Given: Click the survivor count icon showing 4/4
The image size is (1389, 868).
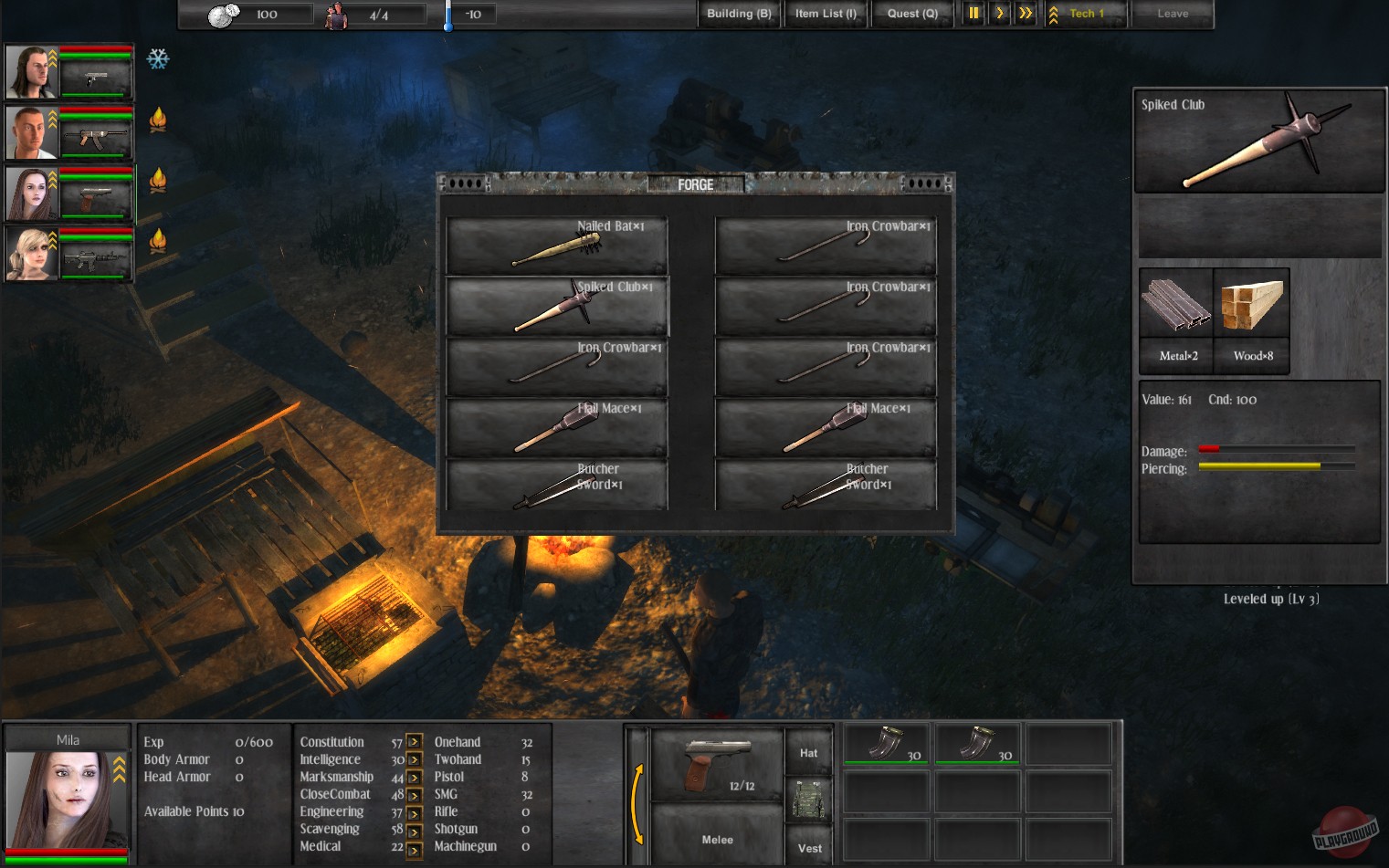Looking at the screenshot, I should point(337,14).
